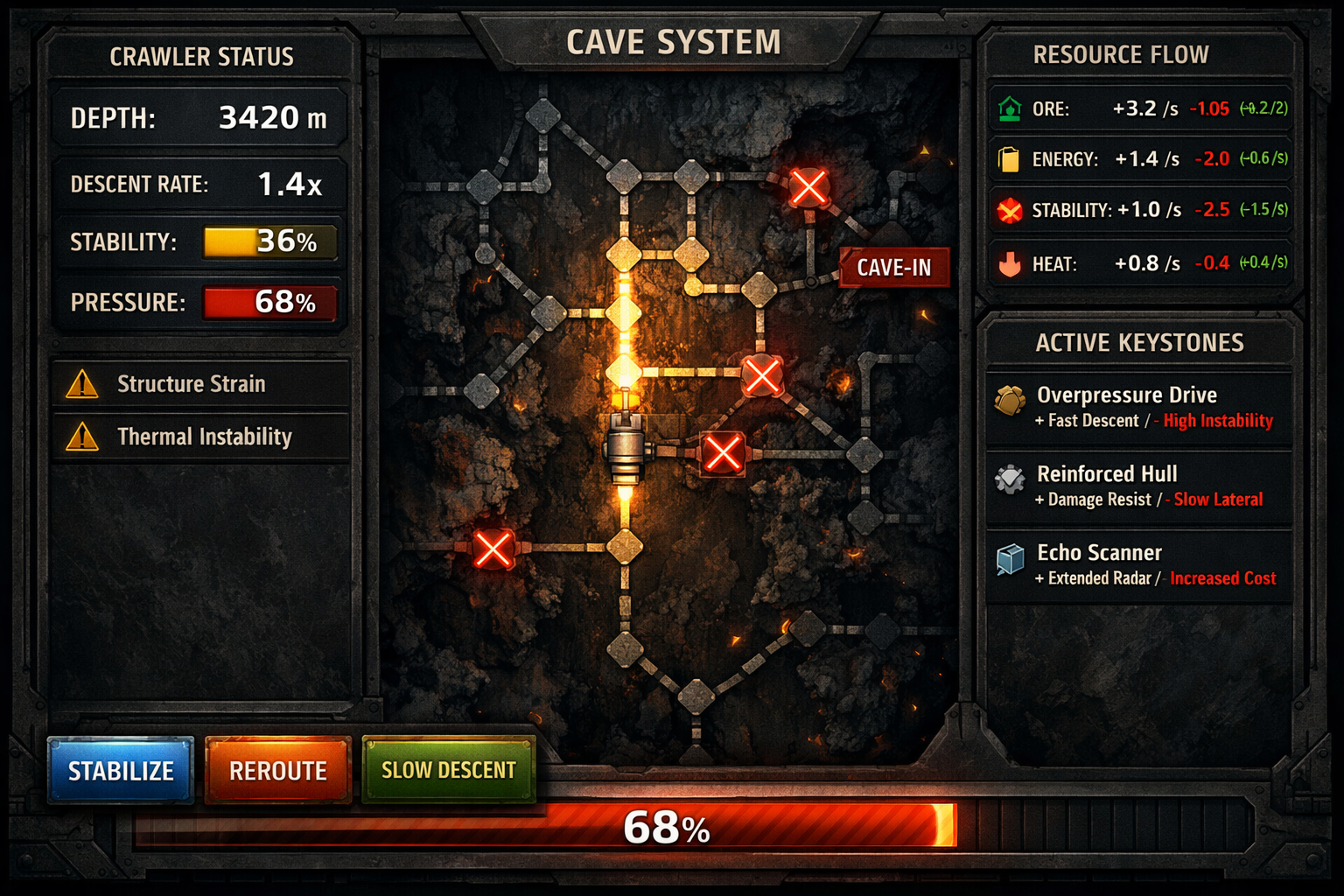Select the Reinforced Hull keystone
1344x896 pixels.
click(1139, 486)
